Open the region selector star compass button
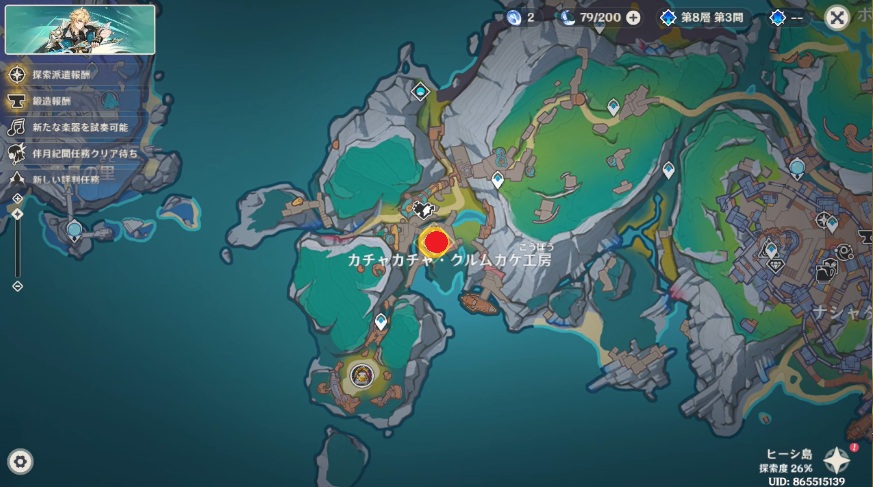The image size is (873, 487). point(836,460)
